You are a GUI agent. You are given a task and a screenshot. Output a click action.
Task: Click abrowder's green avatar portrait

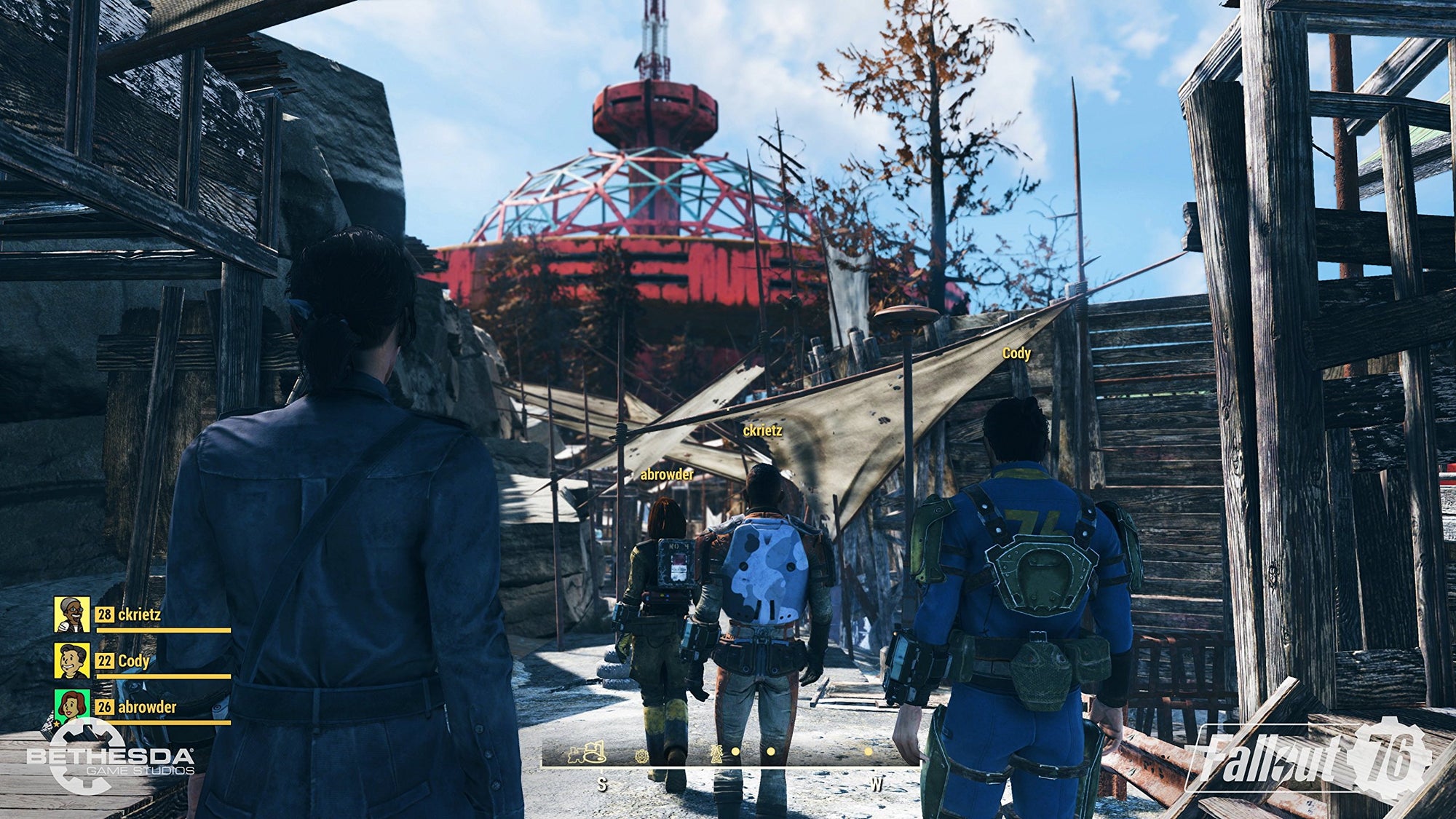tap(71, 705)
